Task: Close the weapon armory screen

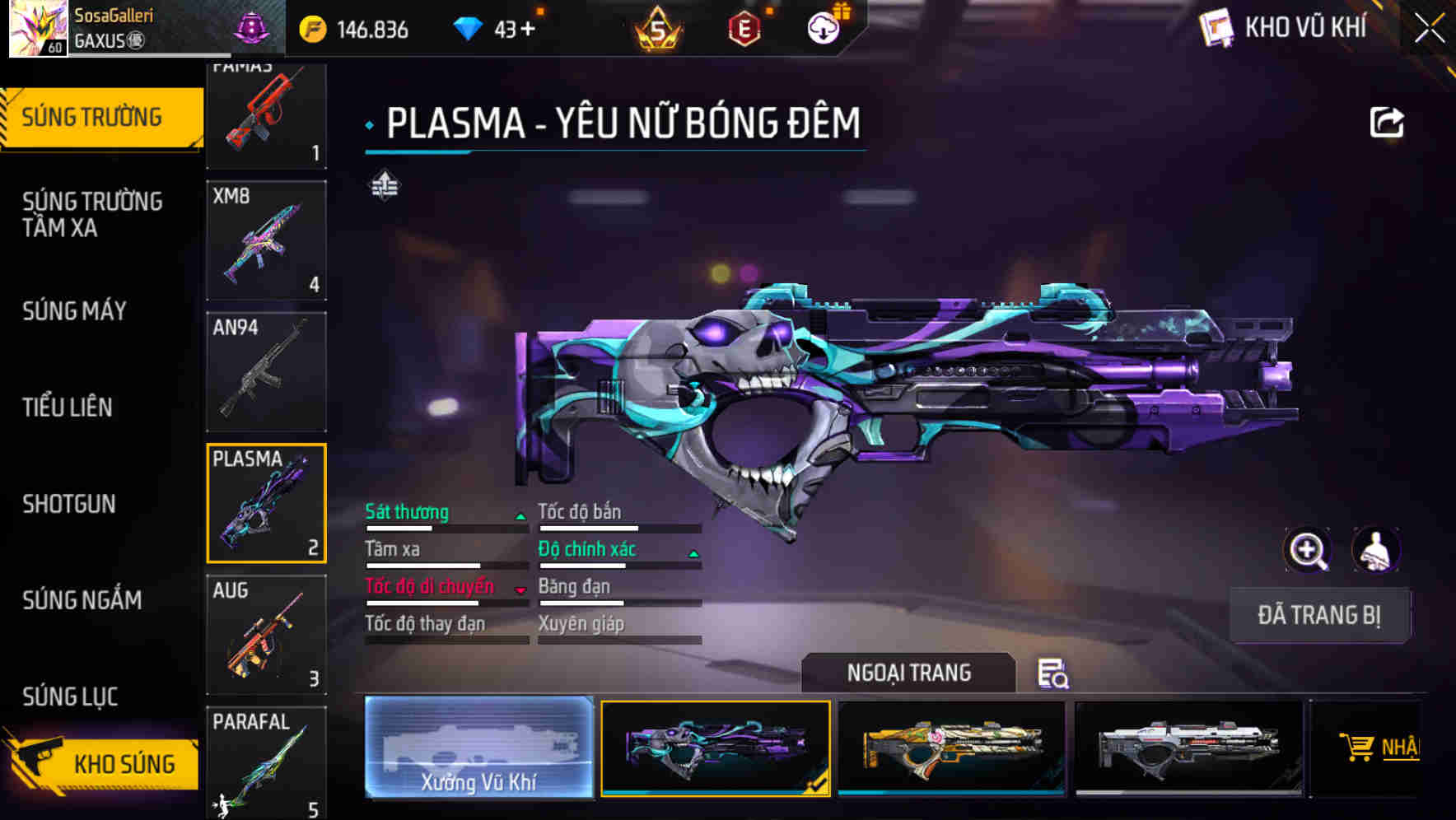Action: [1429, 29]
